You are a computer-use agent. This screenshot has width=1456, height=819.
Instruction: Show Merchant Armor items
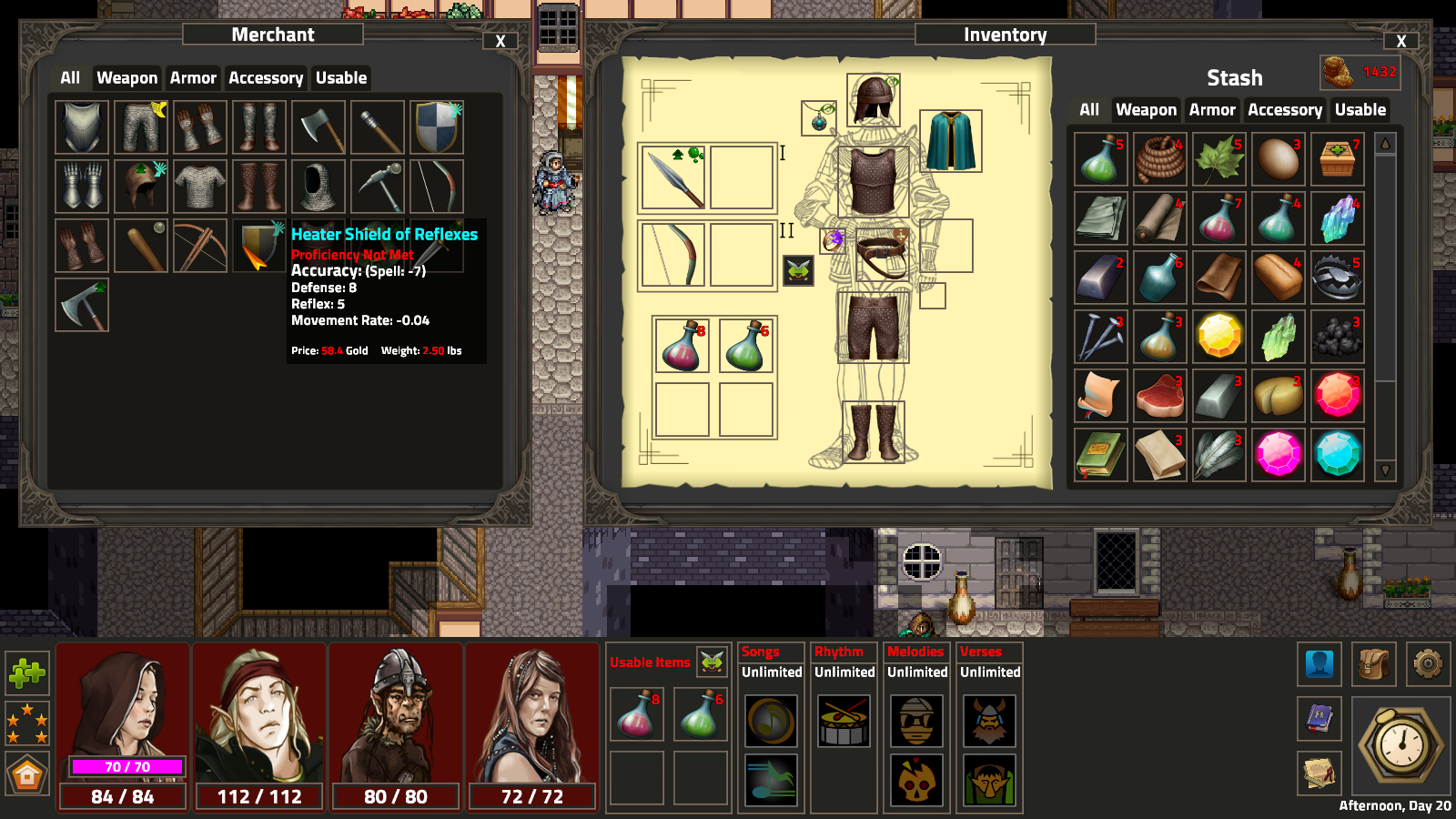click(x=193, y=78)
